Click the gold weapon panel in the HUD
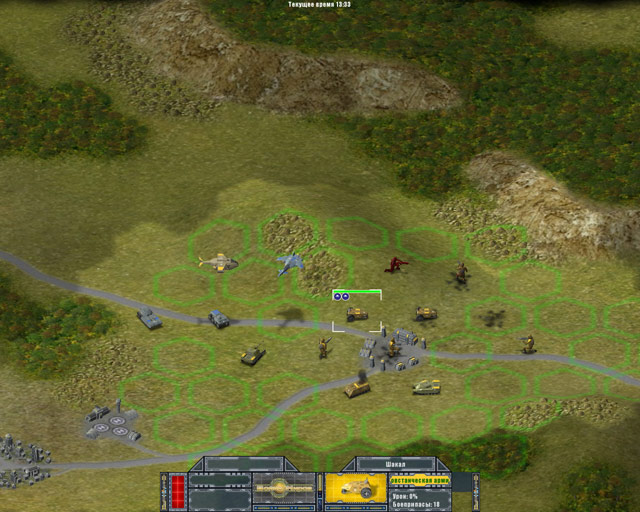 click(284, 488)
